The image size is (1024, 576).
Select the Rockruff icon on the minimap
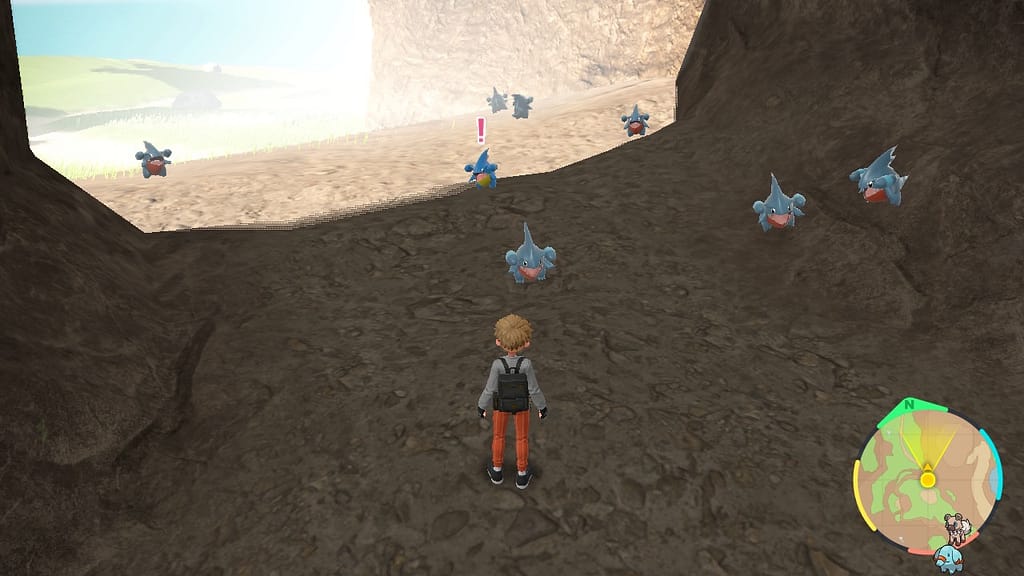point(959,528)
